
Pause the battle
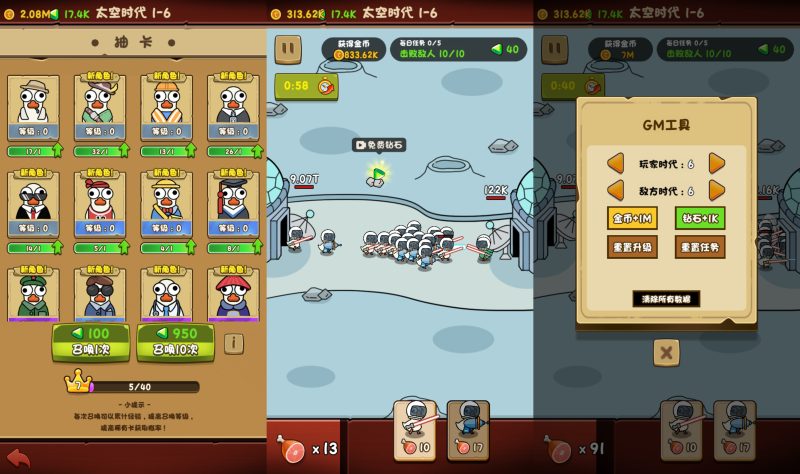tap(288, 49)
